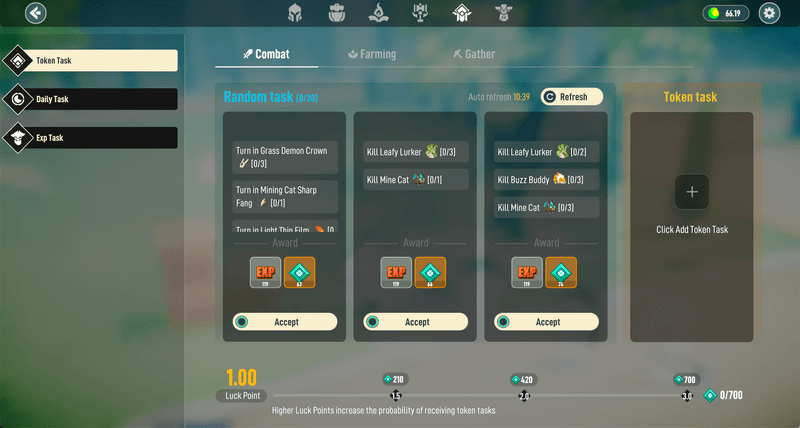The height and width of the screenshot is (428, 800).
Task: Accept the task that includes Kill Buzz Buddy
Action: pos(548,322)
